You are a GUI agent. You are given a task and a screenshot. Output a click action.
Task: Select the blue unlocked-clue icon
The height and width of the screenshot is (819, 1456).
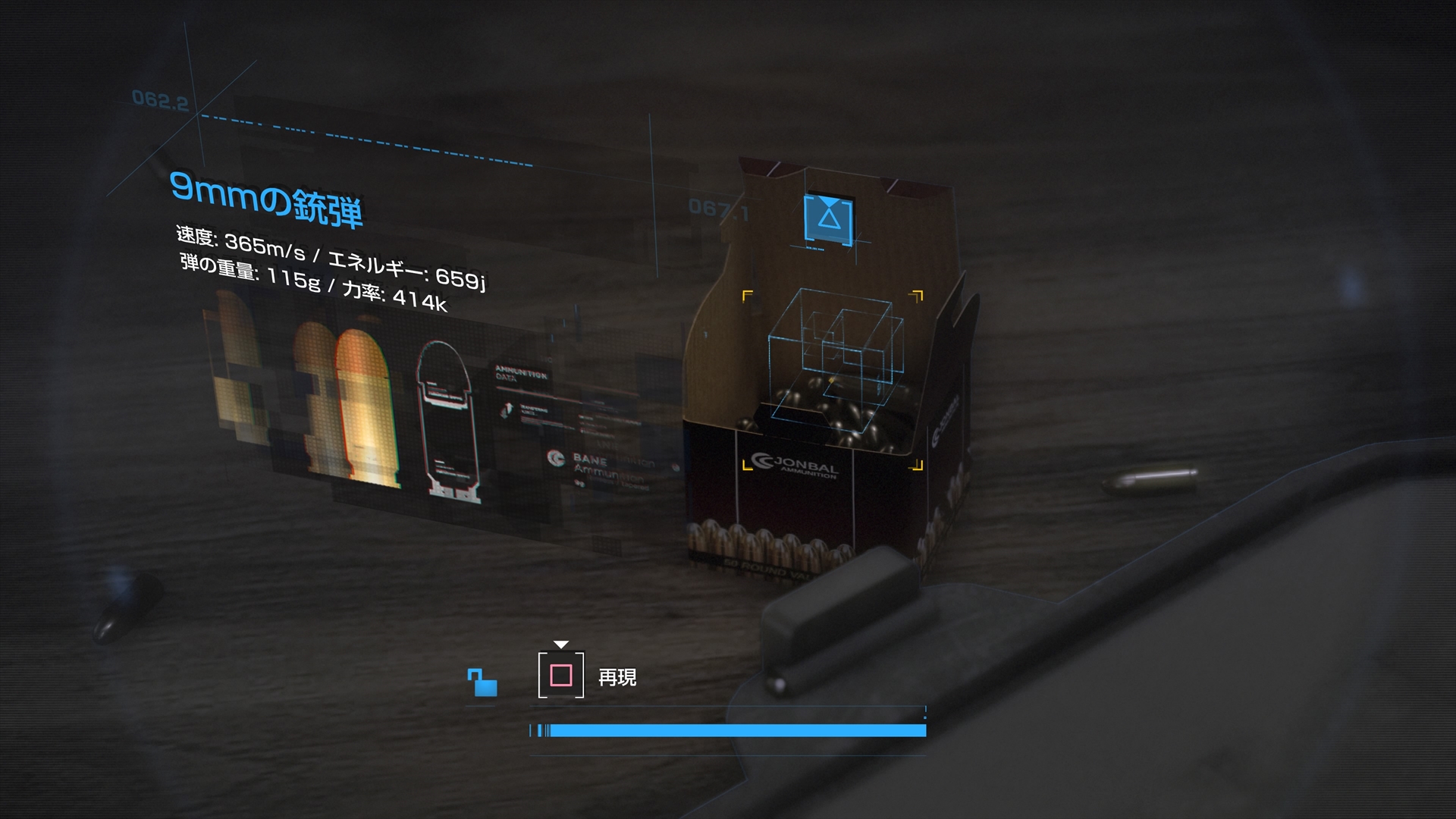(482, 682)
